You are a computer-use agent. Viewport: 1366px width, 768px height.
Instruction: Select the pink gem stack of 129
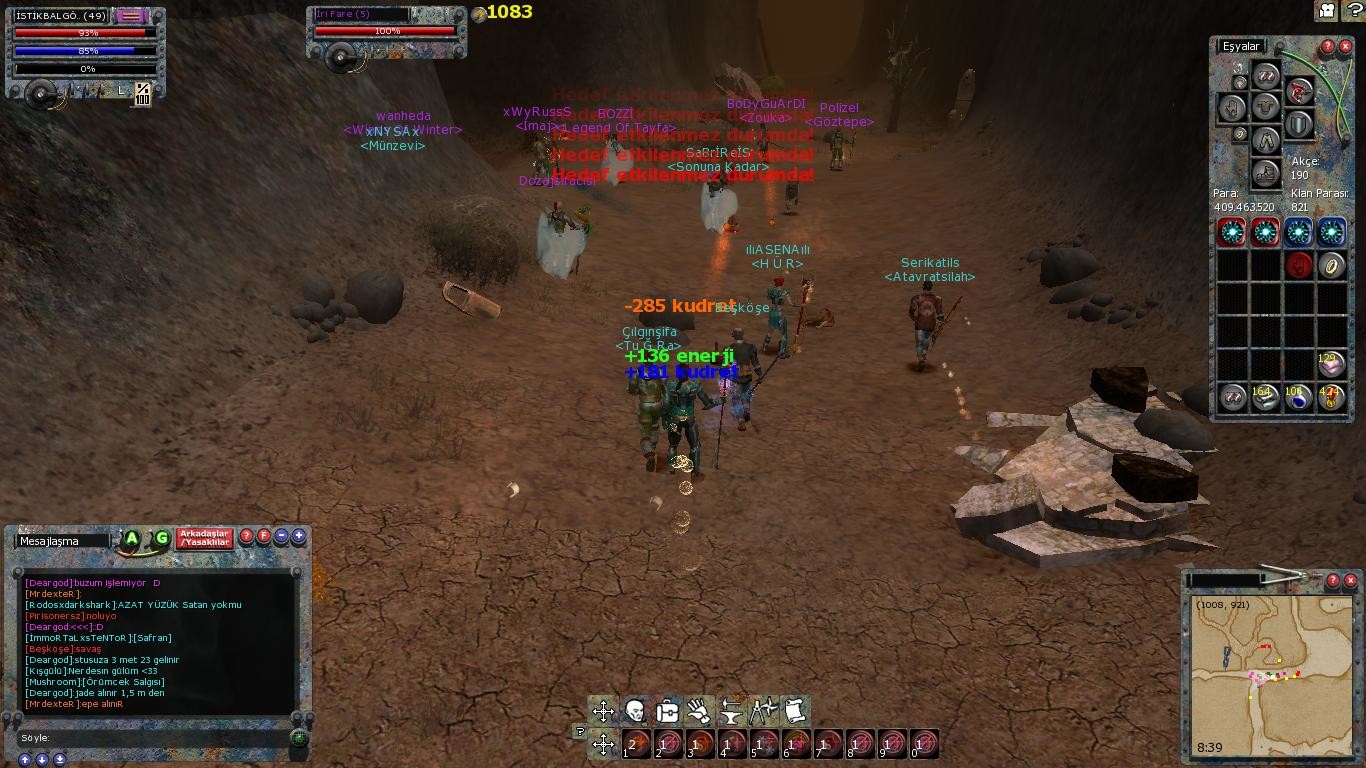(x=1331, y=364)
